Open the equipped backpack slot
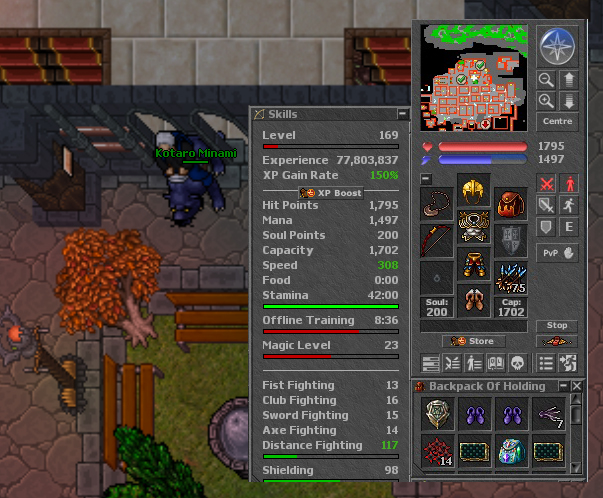The width and height of the screenshot is (603, 498). pos(510,203)
